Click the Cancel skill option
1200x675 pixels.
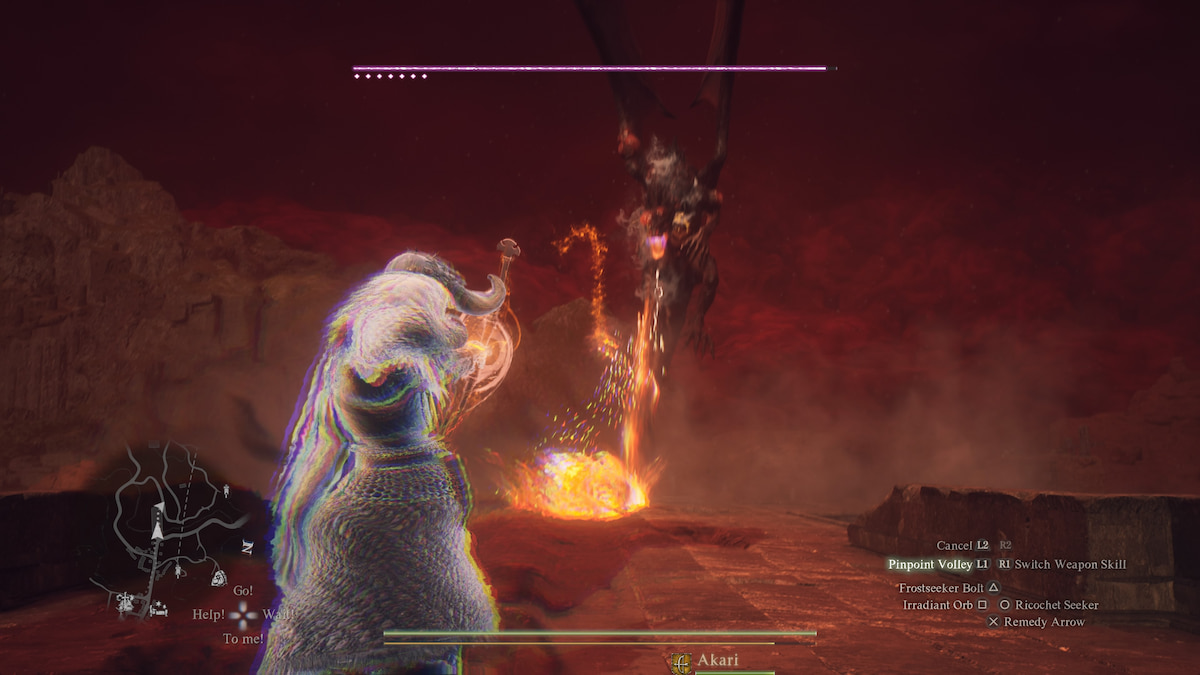954,546
